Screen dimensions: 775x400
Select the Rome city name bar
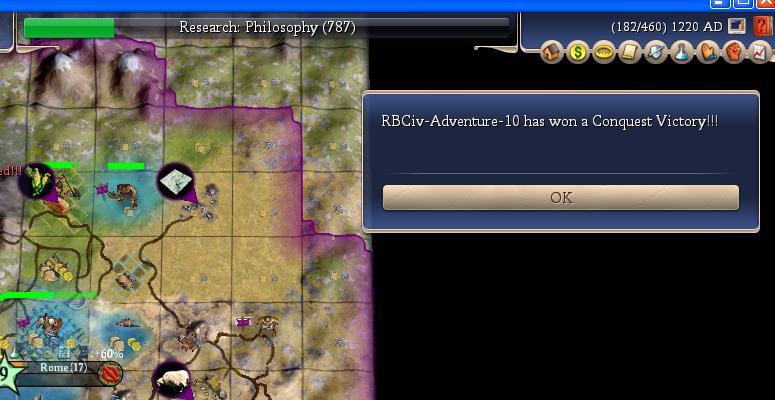[x=64, y=367]
